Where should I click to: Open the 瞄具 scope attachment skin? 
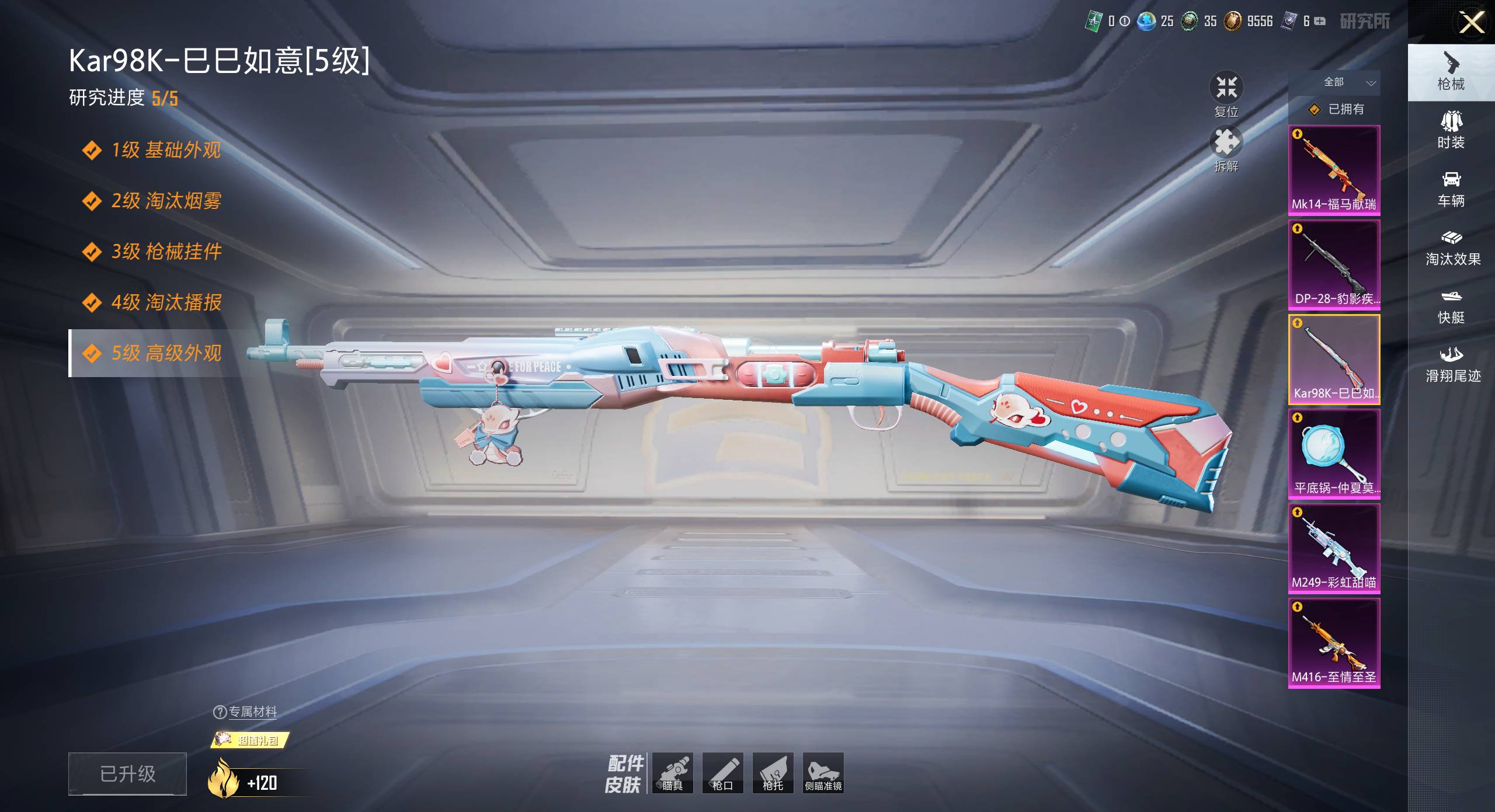pyautogui.click(x=672, y=773)
